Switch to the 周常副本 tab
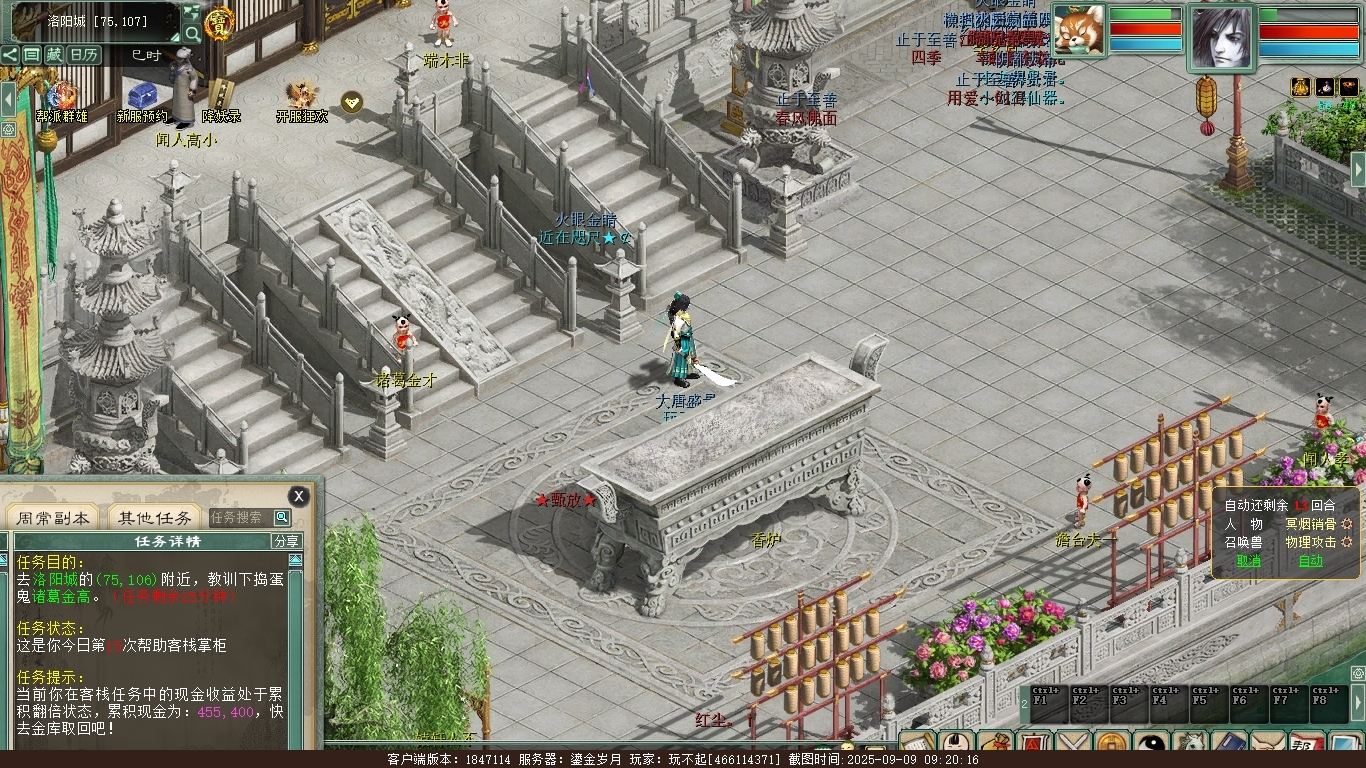Screen dimensions: 1366x768 [53, 518]
